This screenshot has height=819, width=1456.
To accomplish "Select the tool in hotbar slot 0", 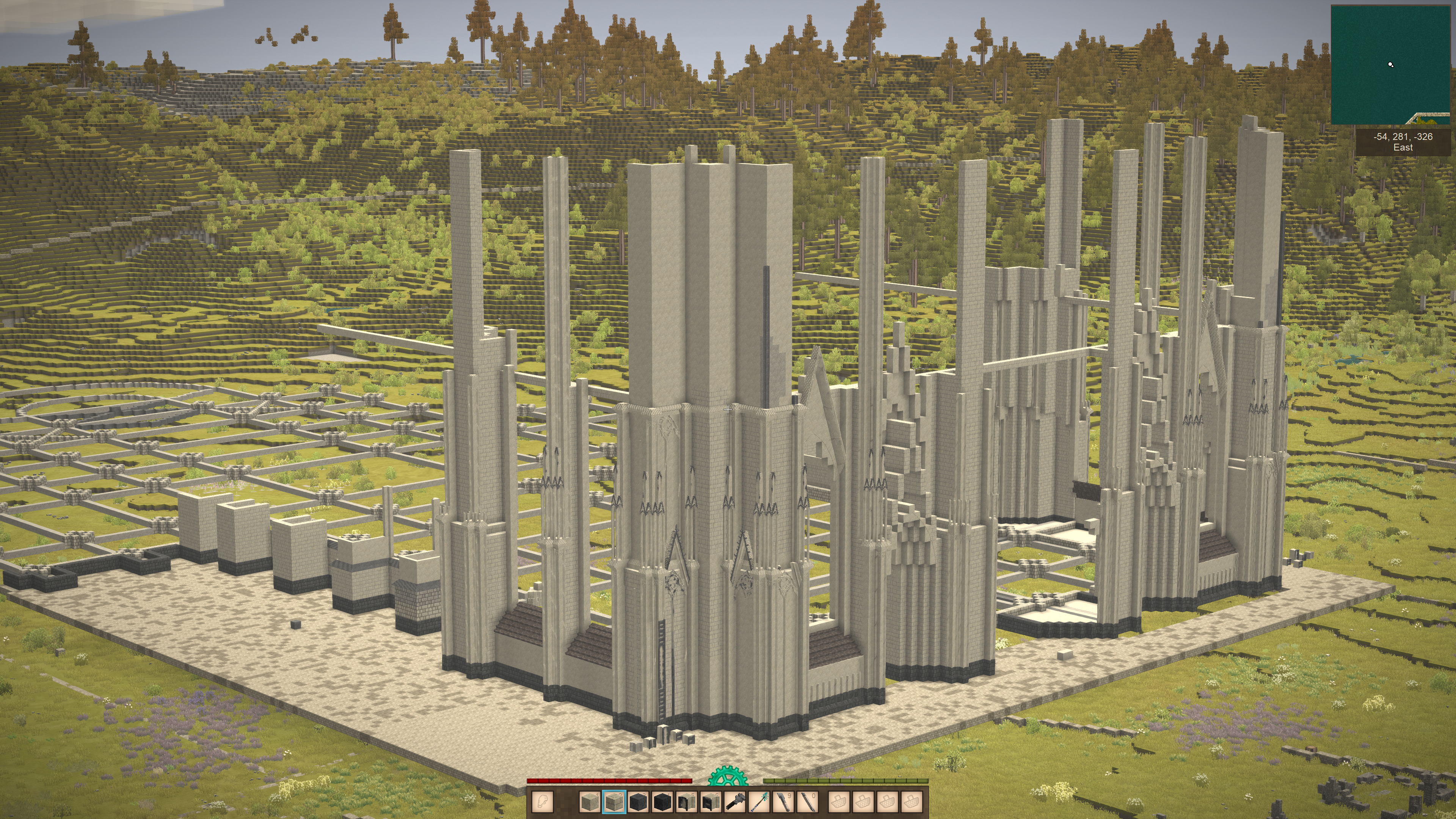I will (x=808, y=802).
